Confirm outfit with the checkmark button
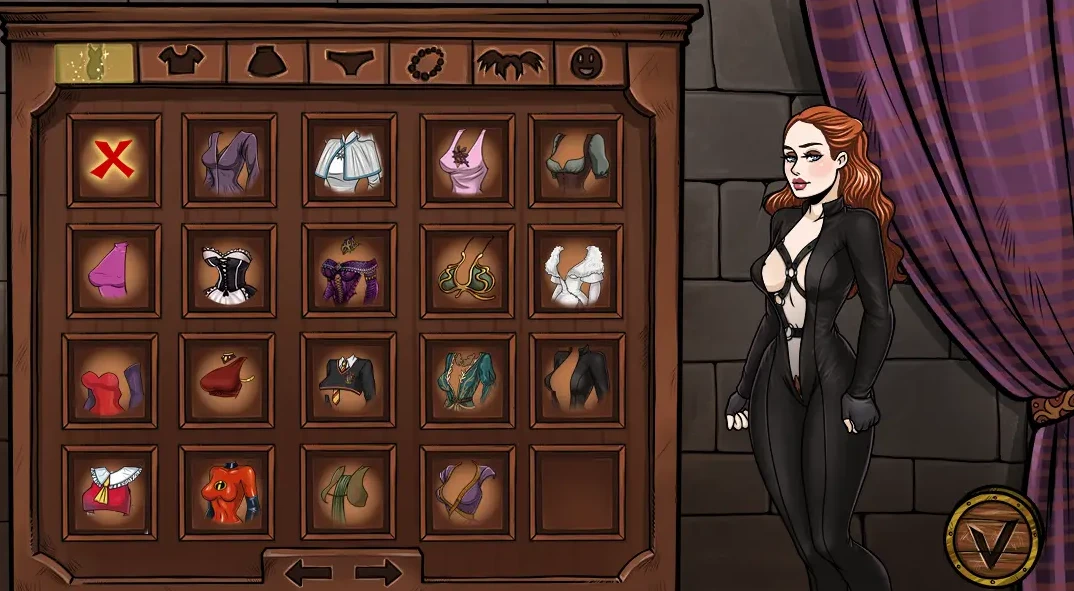The height and width of the screenshot is (591, 1074). [x=994, y=539]
